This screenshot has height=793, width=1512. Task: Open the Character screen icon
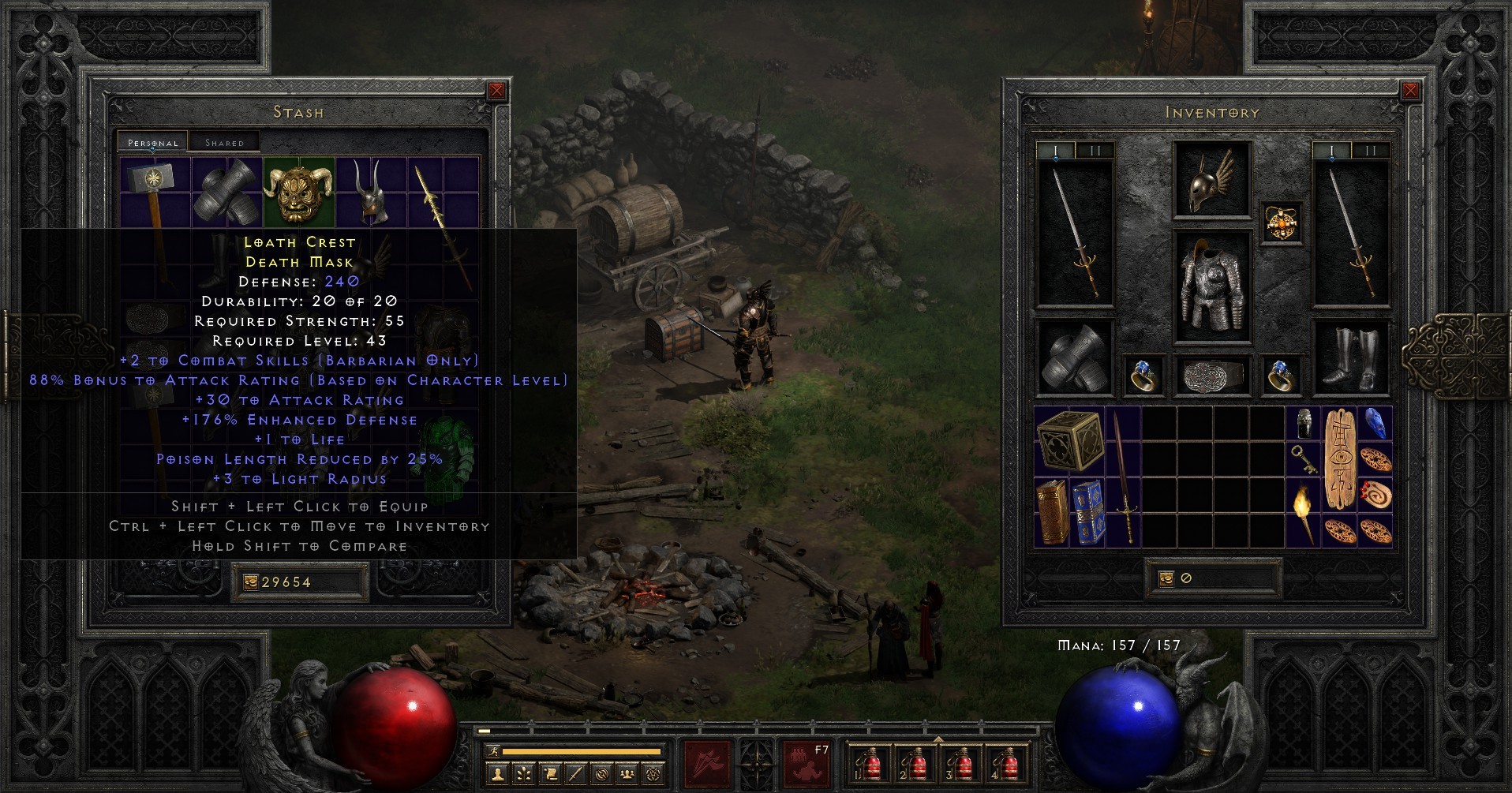pos(499,774)
